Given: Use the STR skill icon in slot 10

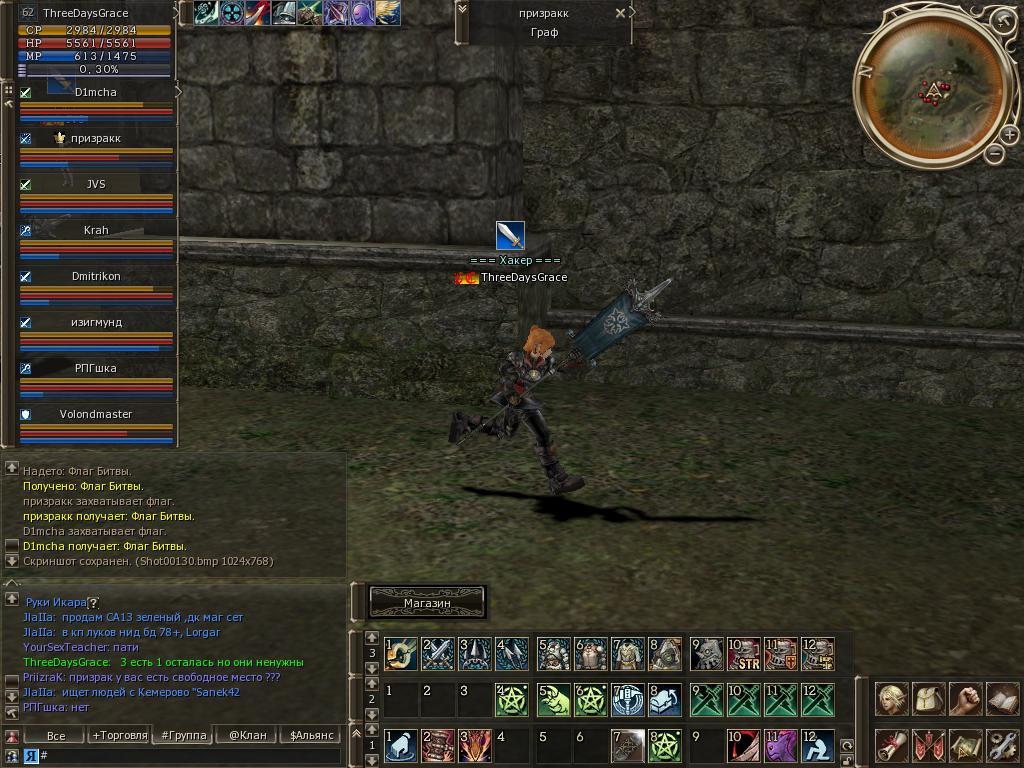Looking at the screenshot, I should click(743, 655).
